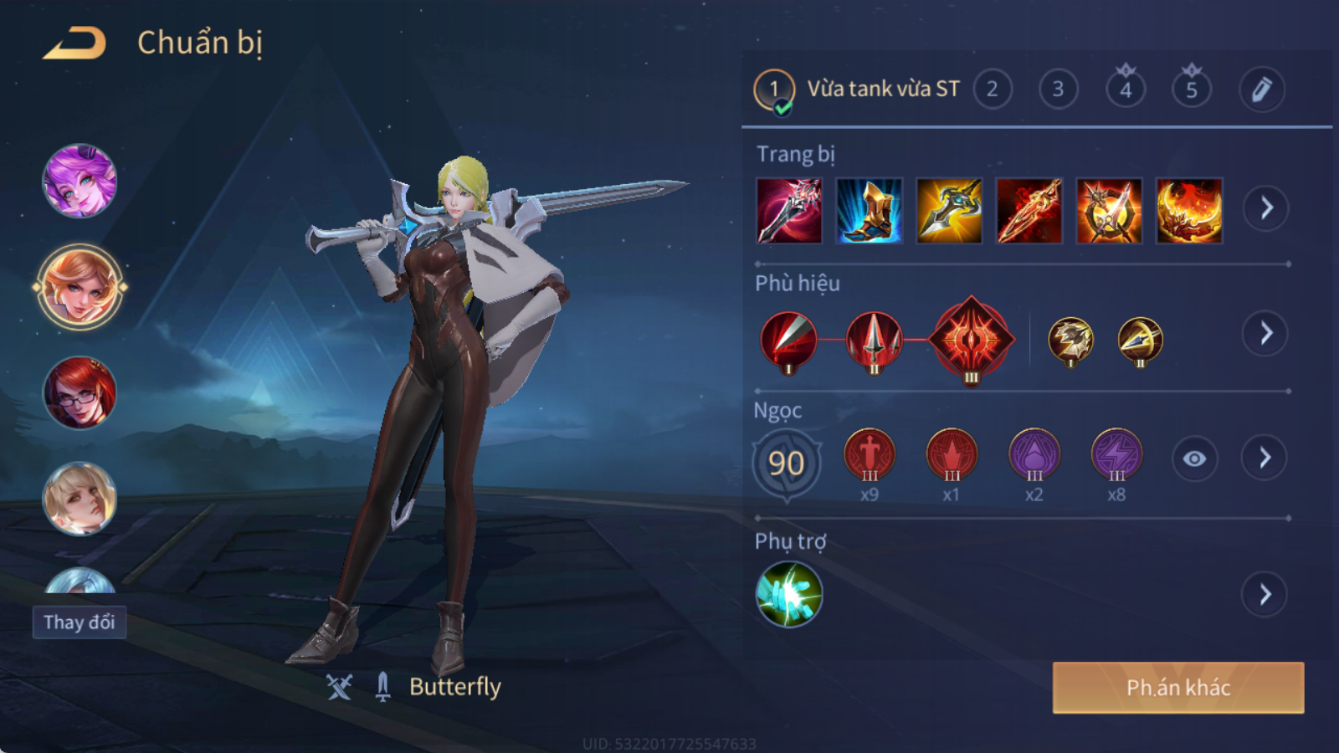This screenshot has width=1339, height=753.
Task: Select the large red tier III badge
Action: 971,340
